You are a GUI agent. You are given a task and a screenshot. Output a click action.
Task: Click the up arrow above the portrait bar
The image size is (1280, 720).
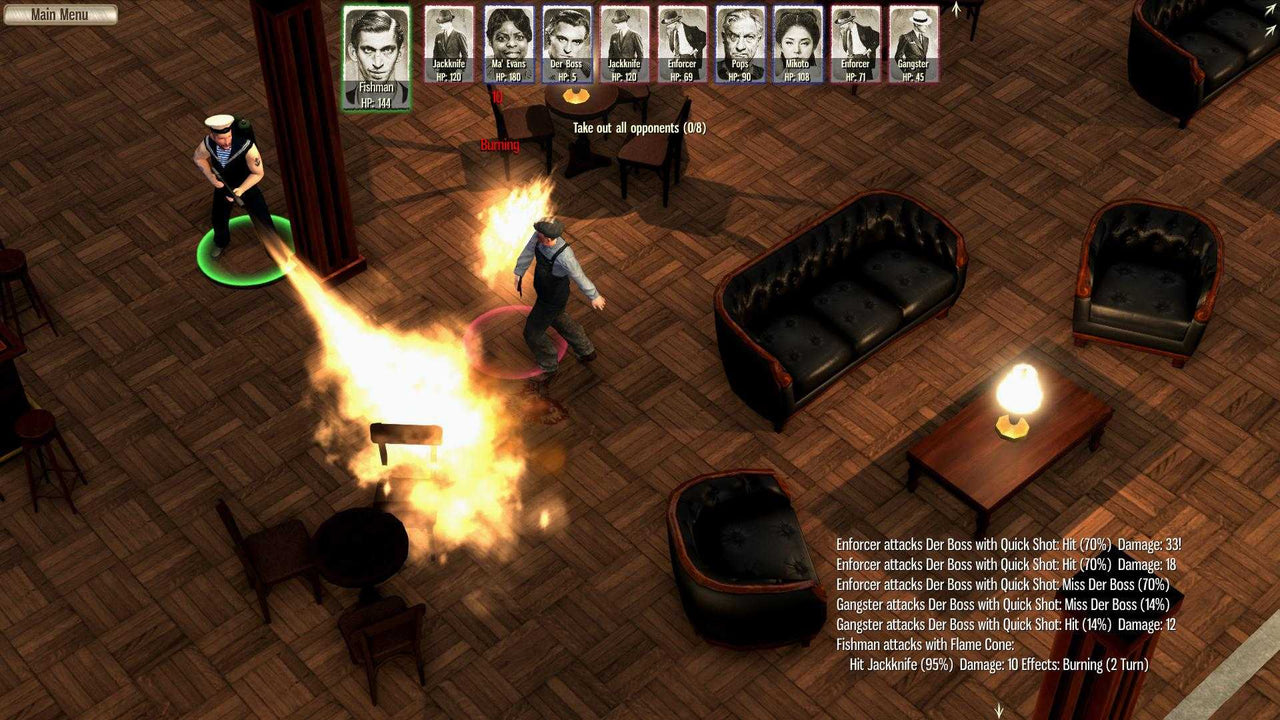click(957, 10)
